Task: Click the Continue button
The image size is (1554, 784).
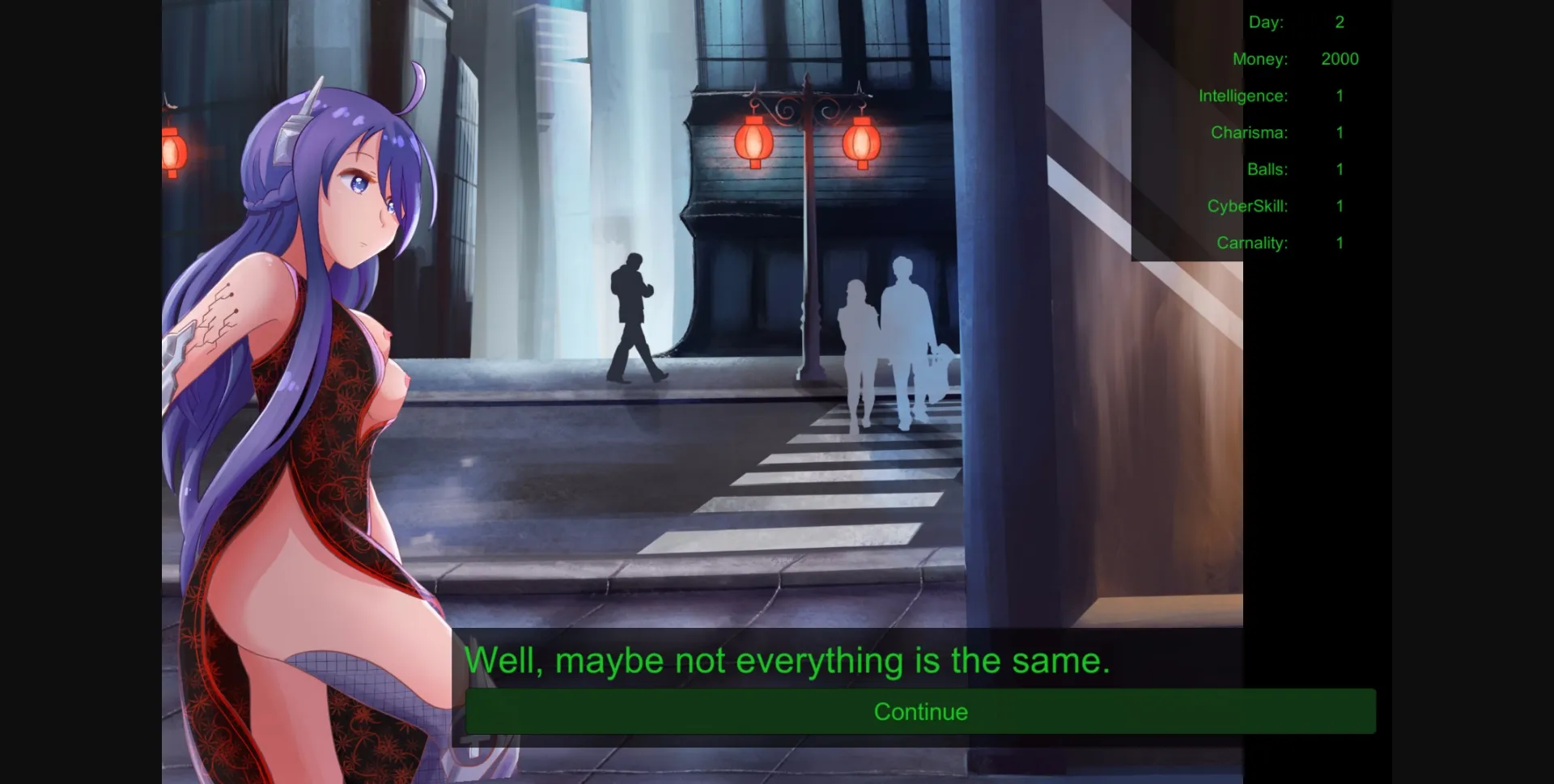Action: coord(921,711)
